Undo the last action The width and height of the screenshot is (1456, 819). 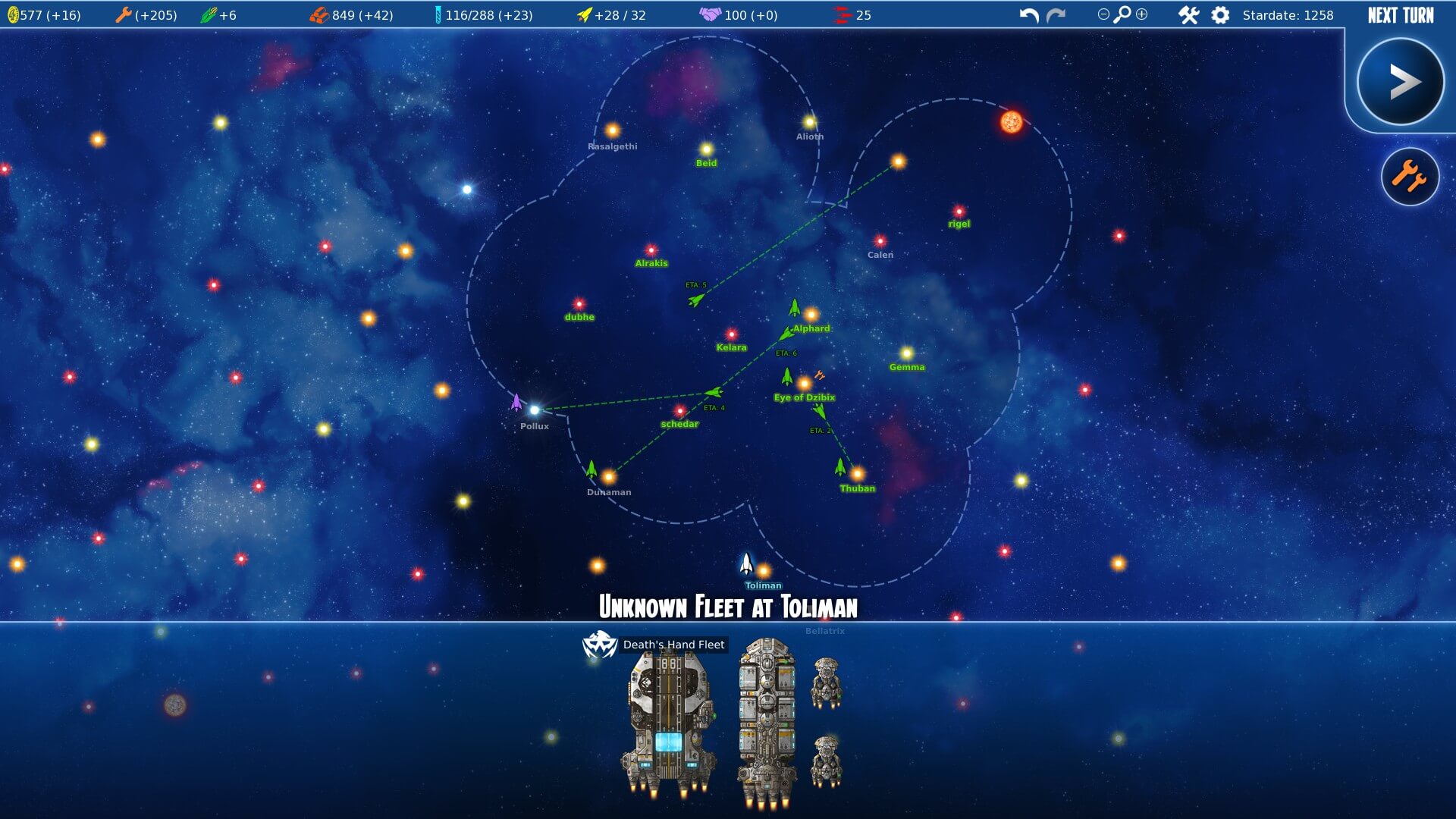[x=1029, y=15]
